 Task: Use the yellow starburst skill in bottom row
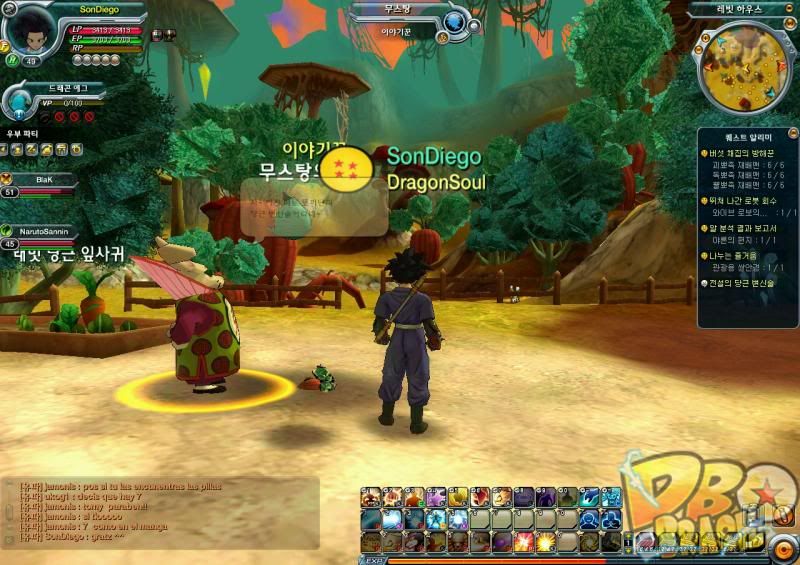click(x=545, y=541)
